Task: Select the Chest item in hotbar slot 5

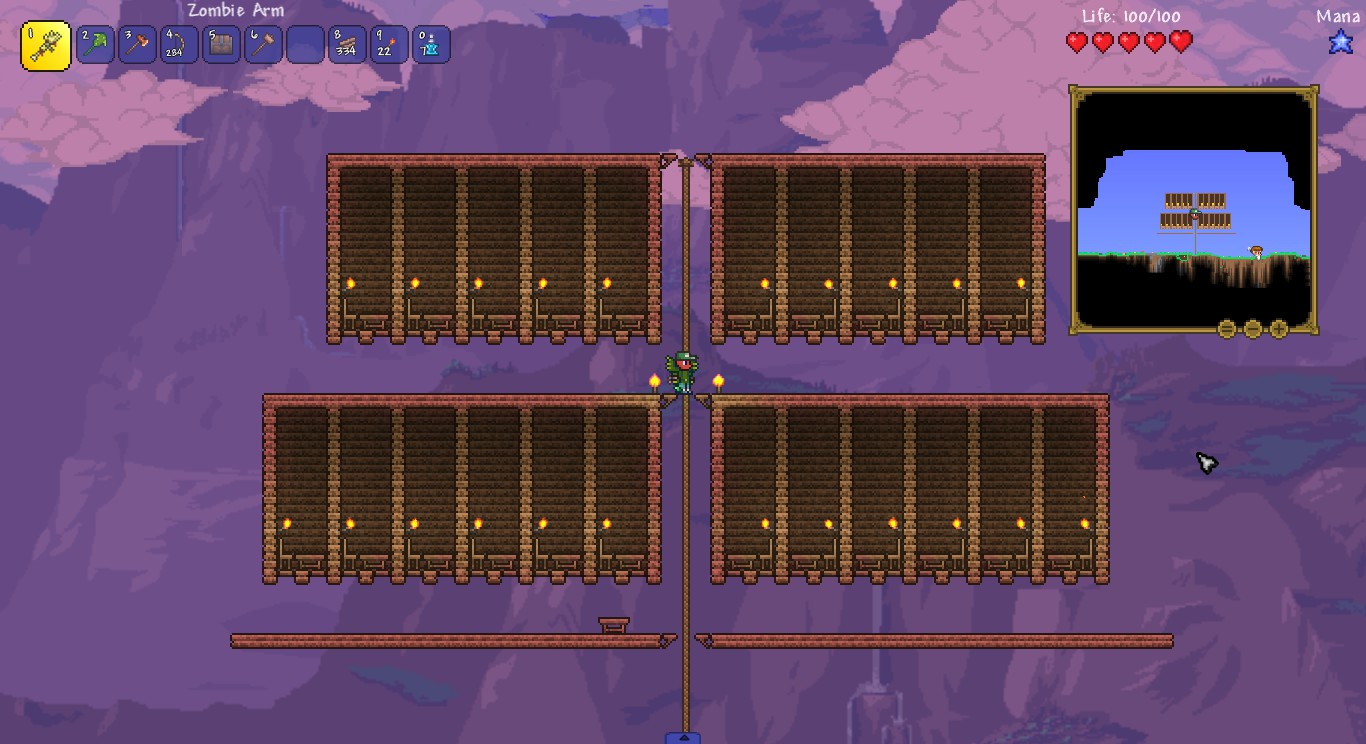Action: tap(221, 44)
